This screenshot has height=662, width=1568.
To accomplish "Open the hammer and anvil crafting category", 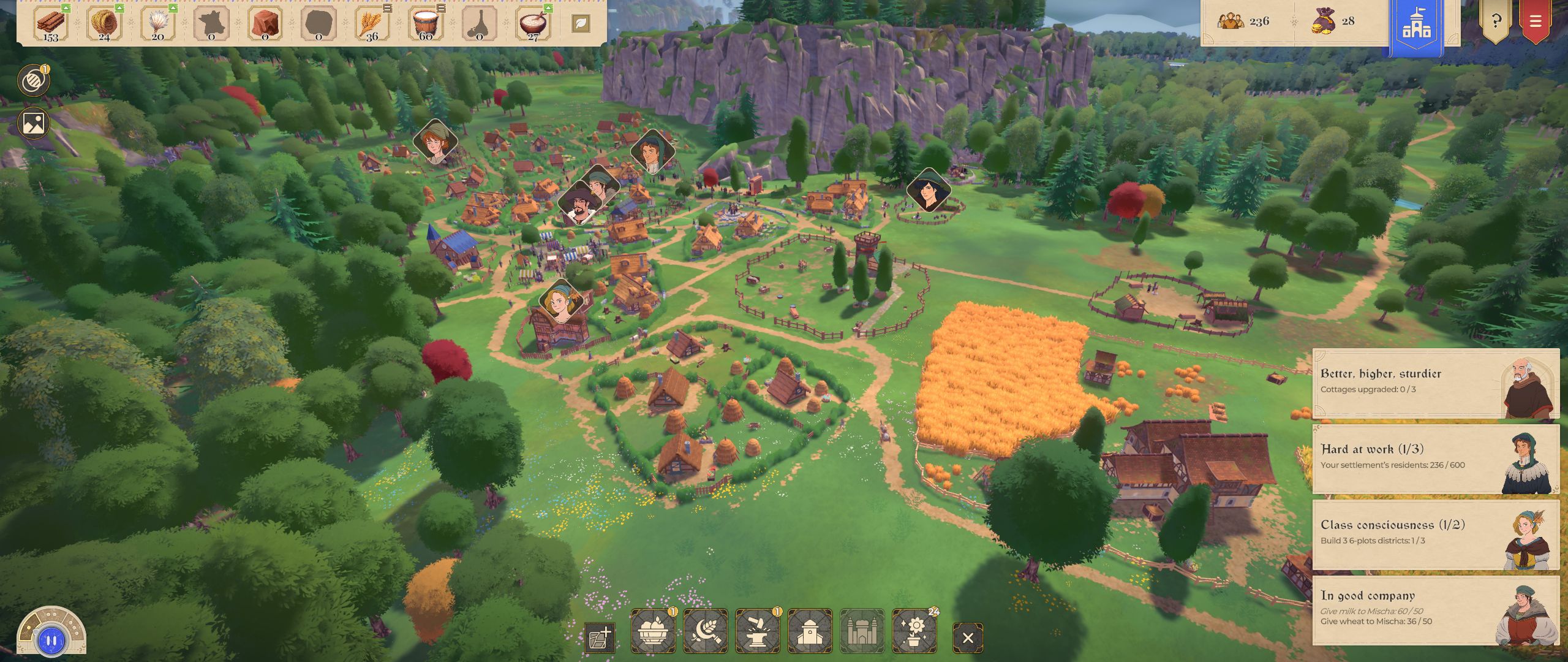I will pyautogui.click(x=758, y=631).
